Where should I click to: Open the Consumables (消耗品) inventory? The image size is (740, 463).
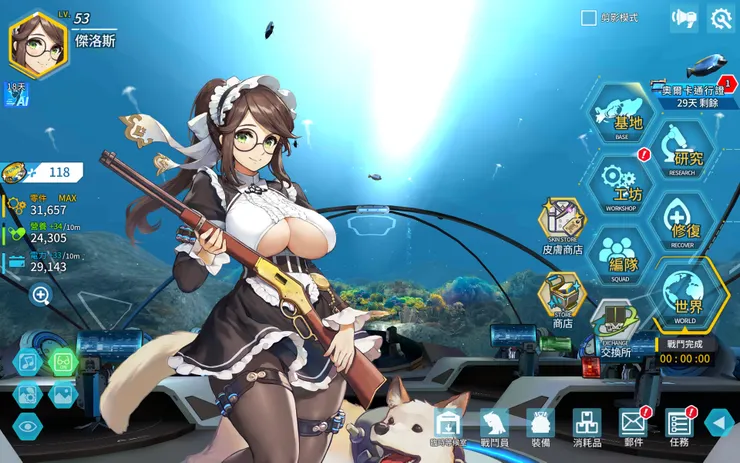click(x=587, y=424)
